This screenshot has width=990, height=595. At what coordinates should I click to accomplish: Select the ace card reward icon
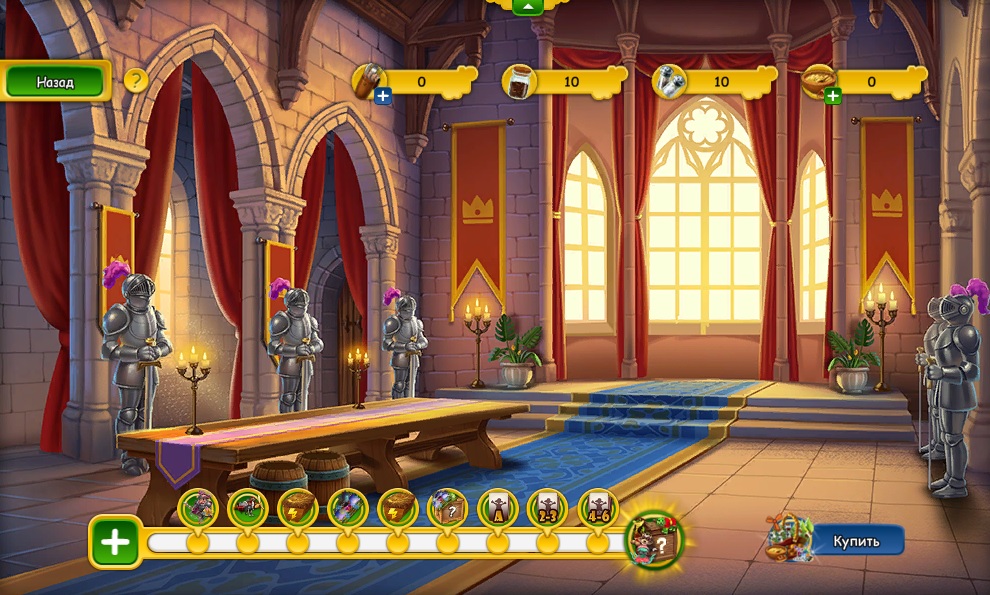click(498, 508)
